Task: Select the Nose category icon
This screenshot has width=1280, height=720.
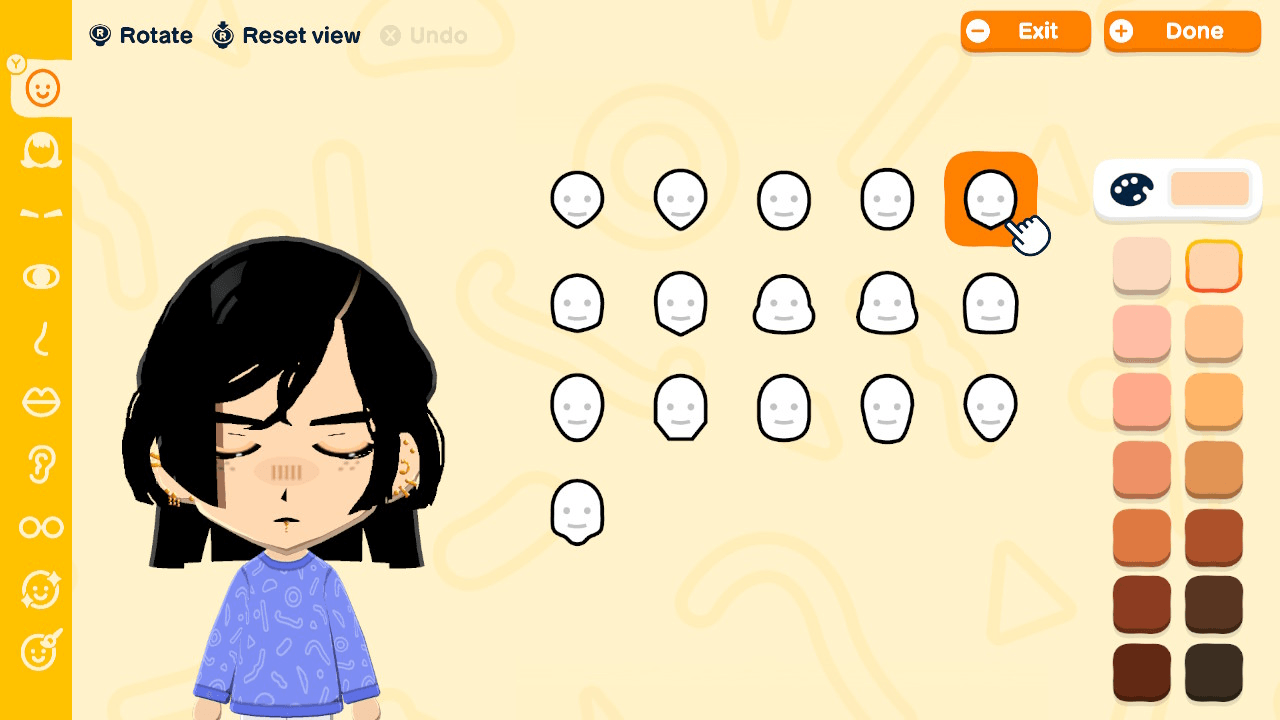Action: tap(40, 340)
